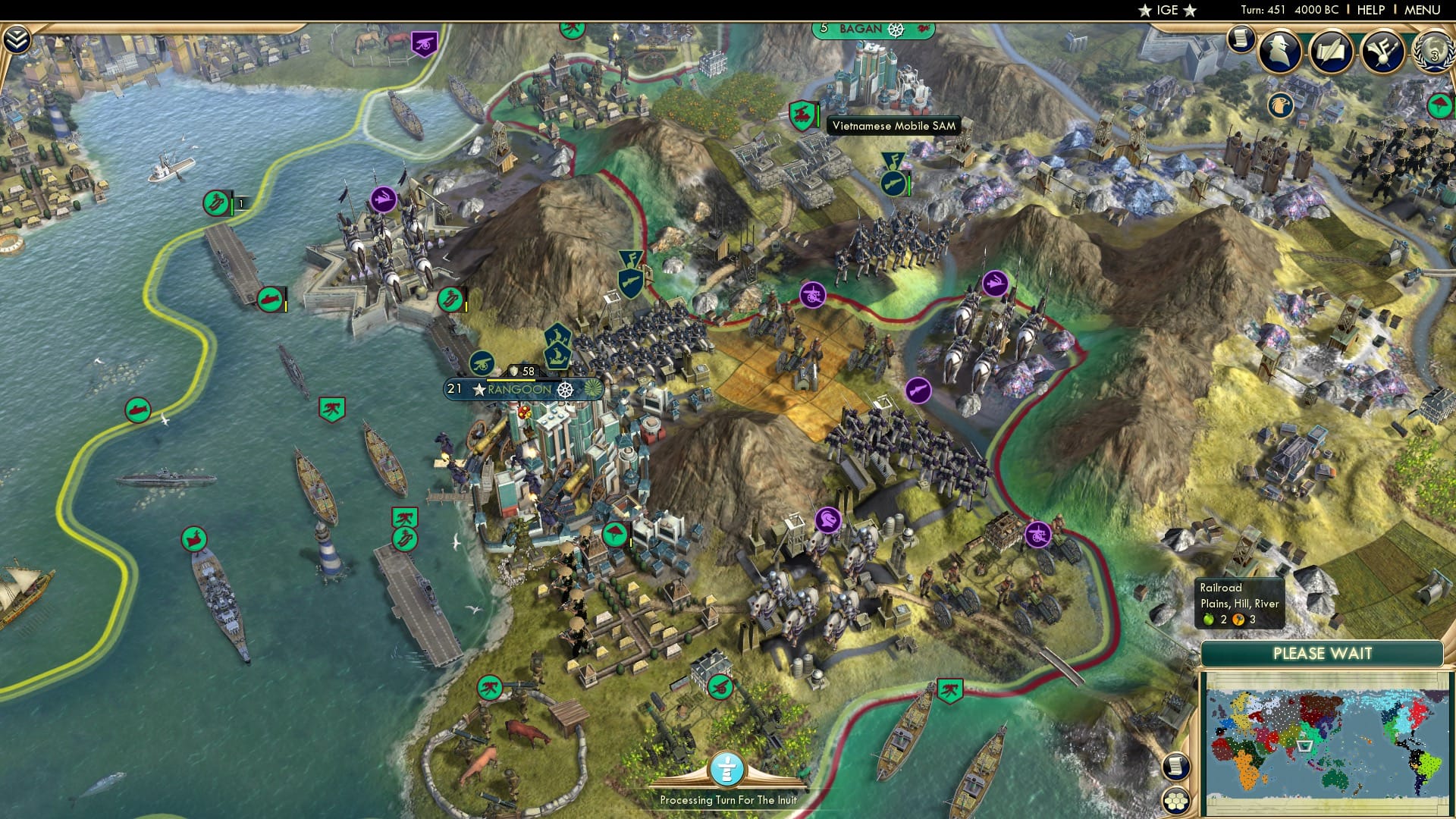The width and height of the screenshot is (1456, 819).
Task: Select the carrier unit flag showing count 1
Action: 215,203
